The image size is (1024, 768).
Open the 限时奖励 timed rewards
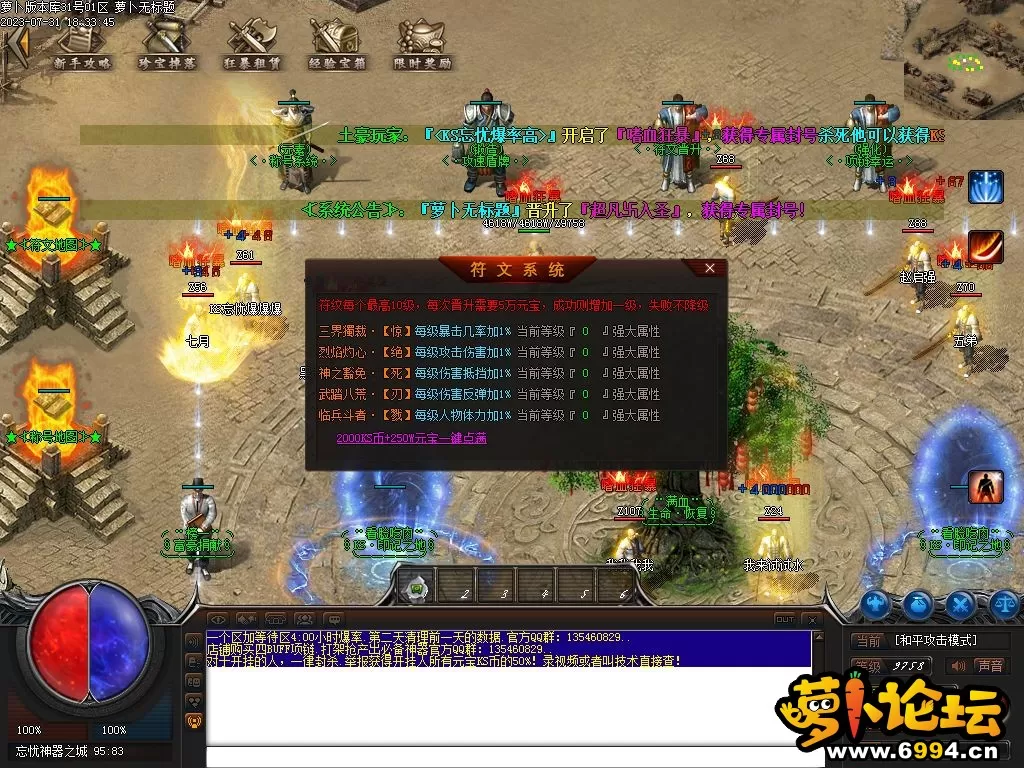(x=423, y=44)
